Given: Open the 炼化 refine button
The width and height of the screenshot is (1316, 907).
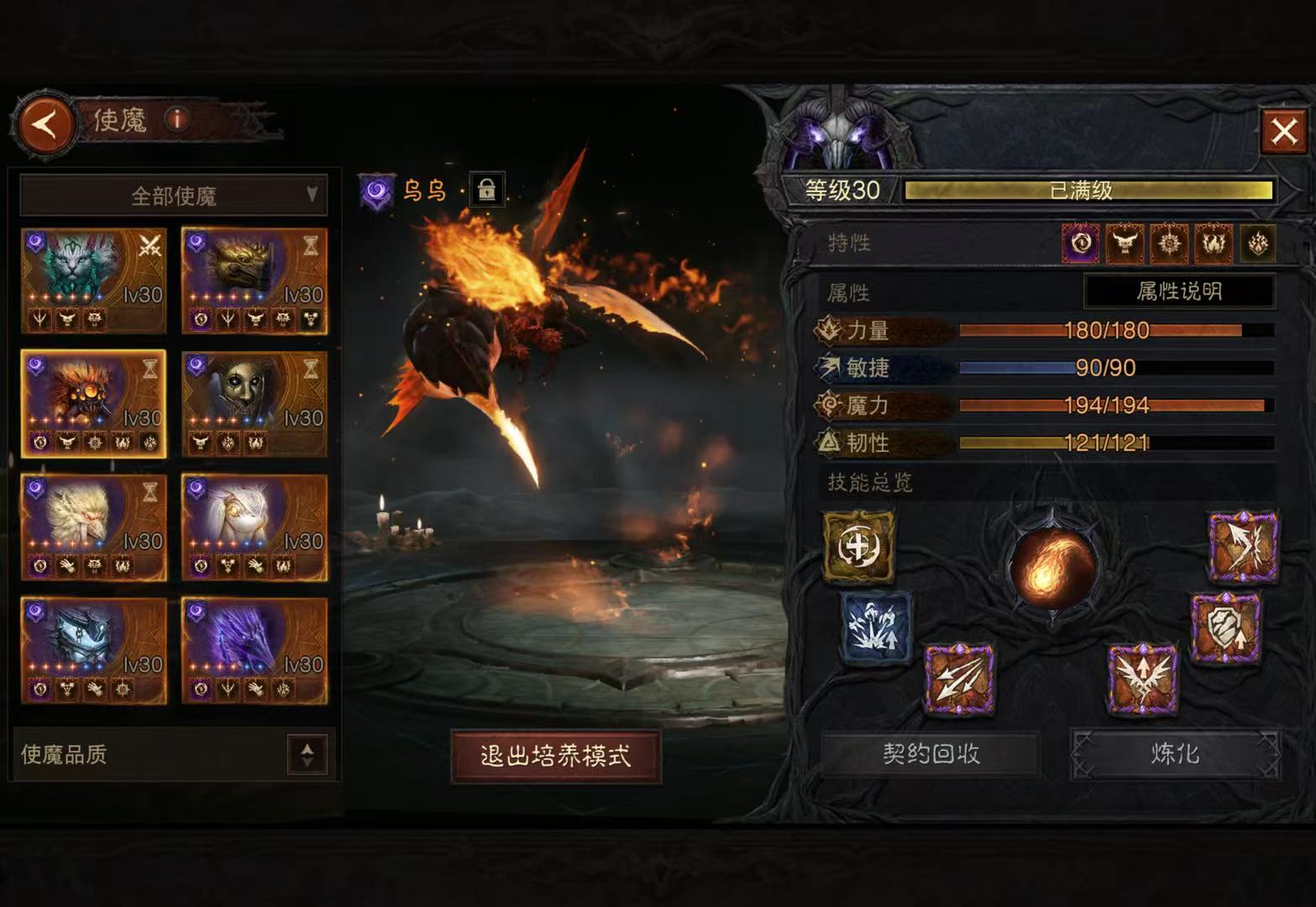Looking at the screenshot, I should pyautogui.click(x=1175, y=753).
